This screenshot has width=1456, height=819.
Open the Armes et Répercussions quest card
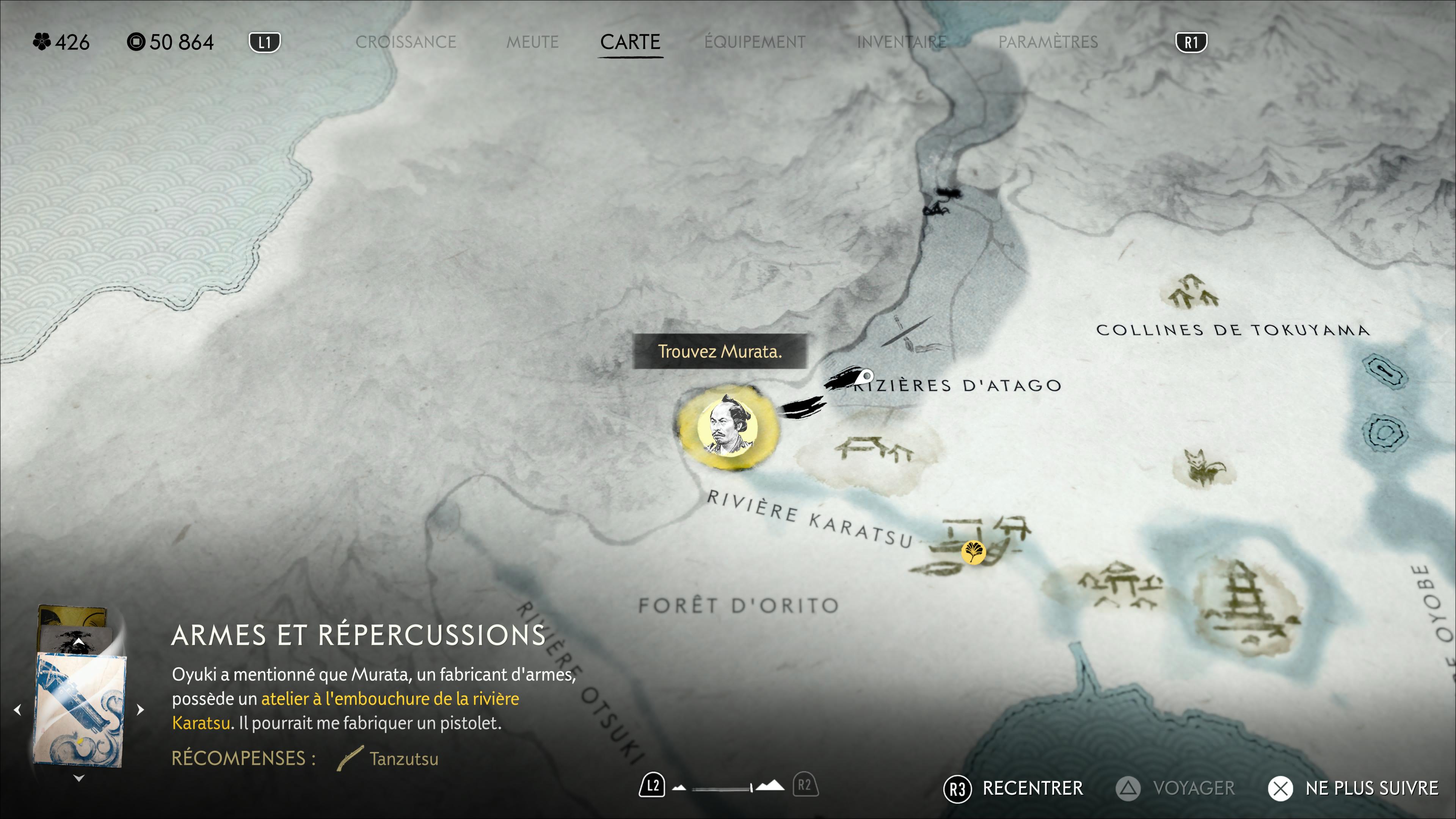click(x=80, y=709)
